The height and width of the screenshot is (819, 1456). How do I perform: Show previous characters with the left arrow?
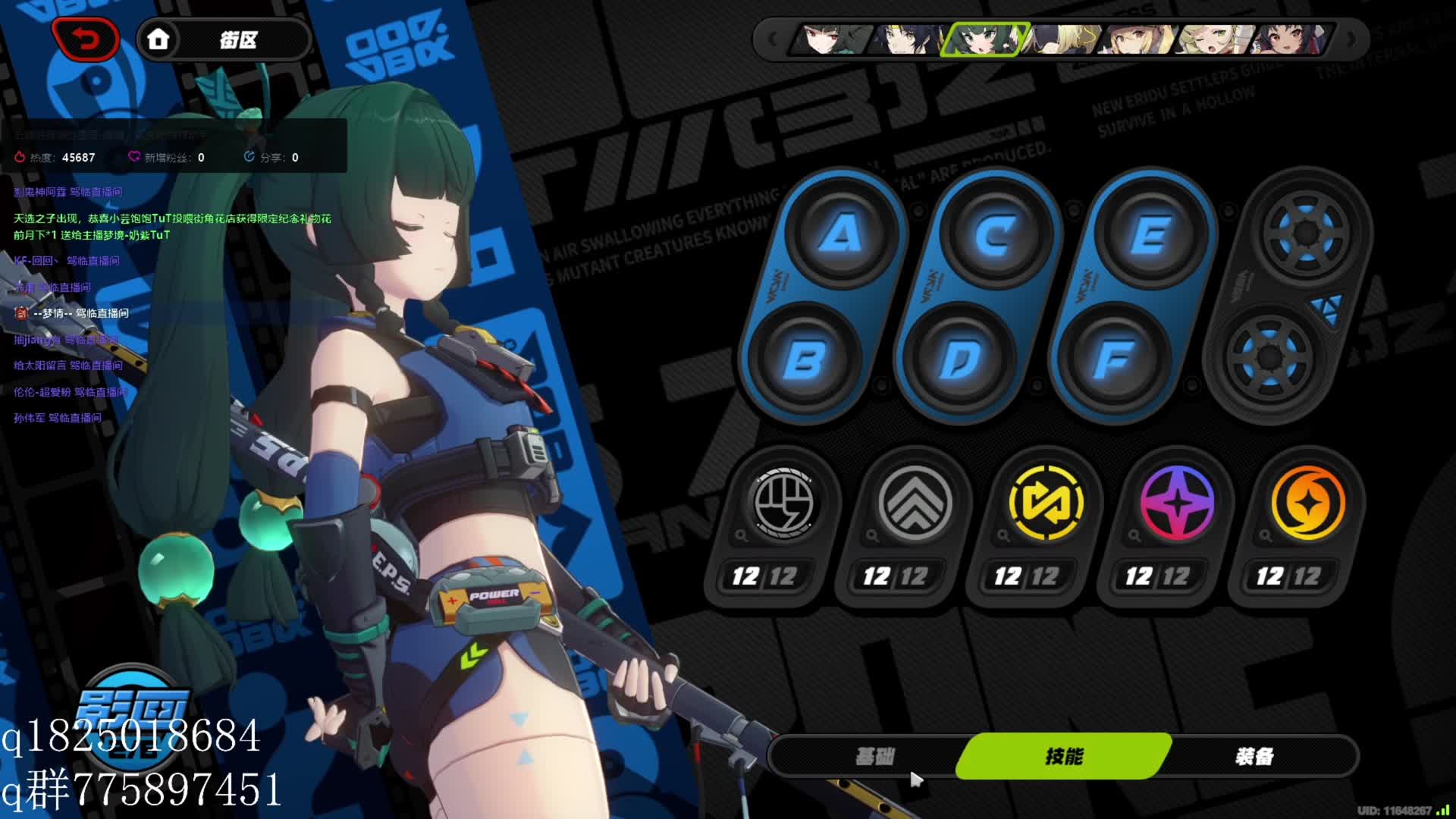(x=773, y=39)
